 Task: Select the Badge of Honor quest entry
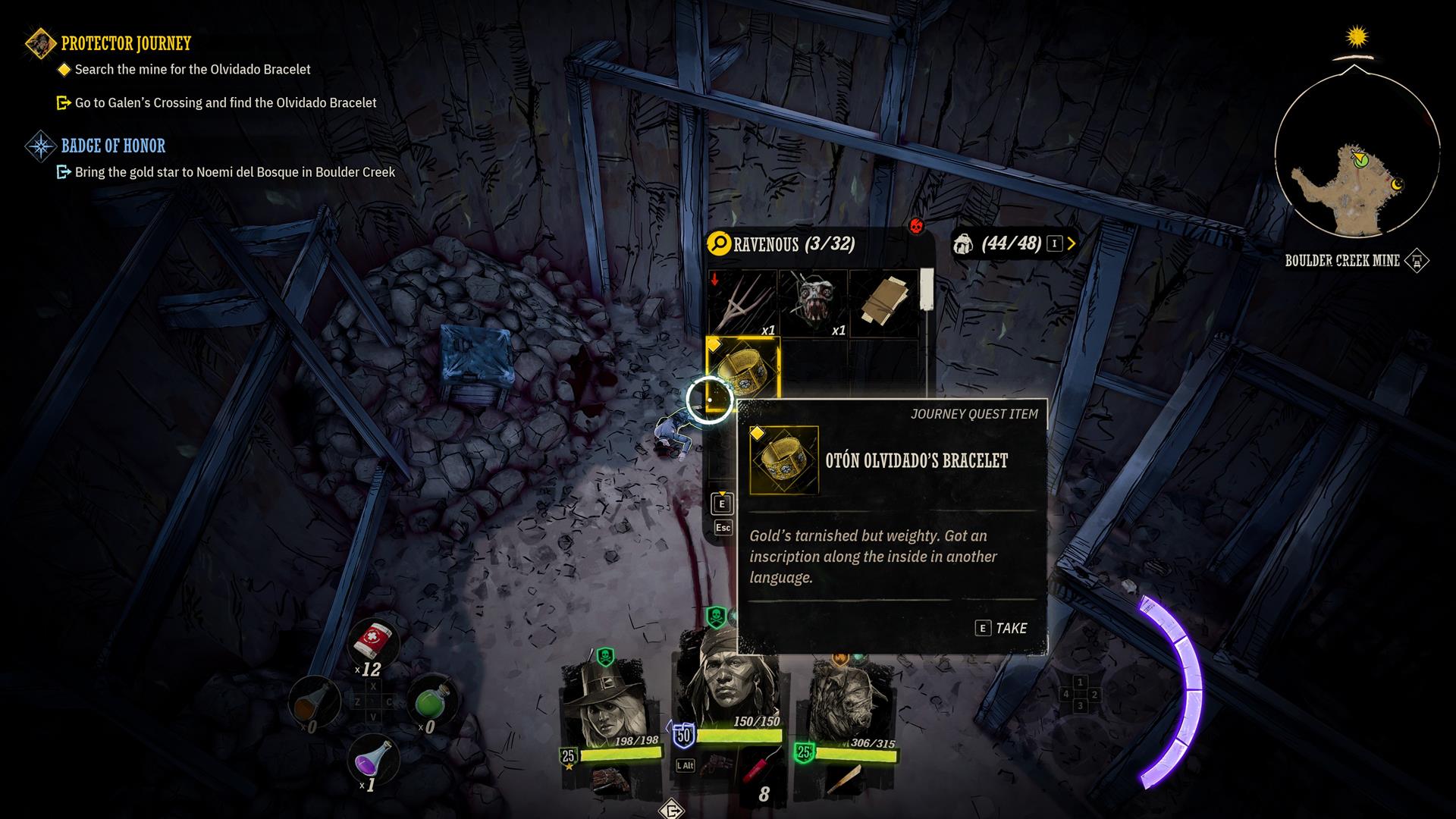click(113, 146)
